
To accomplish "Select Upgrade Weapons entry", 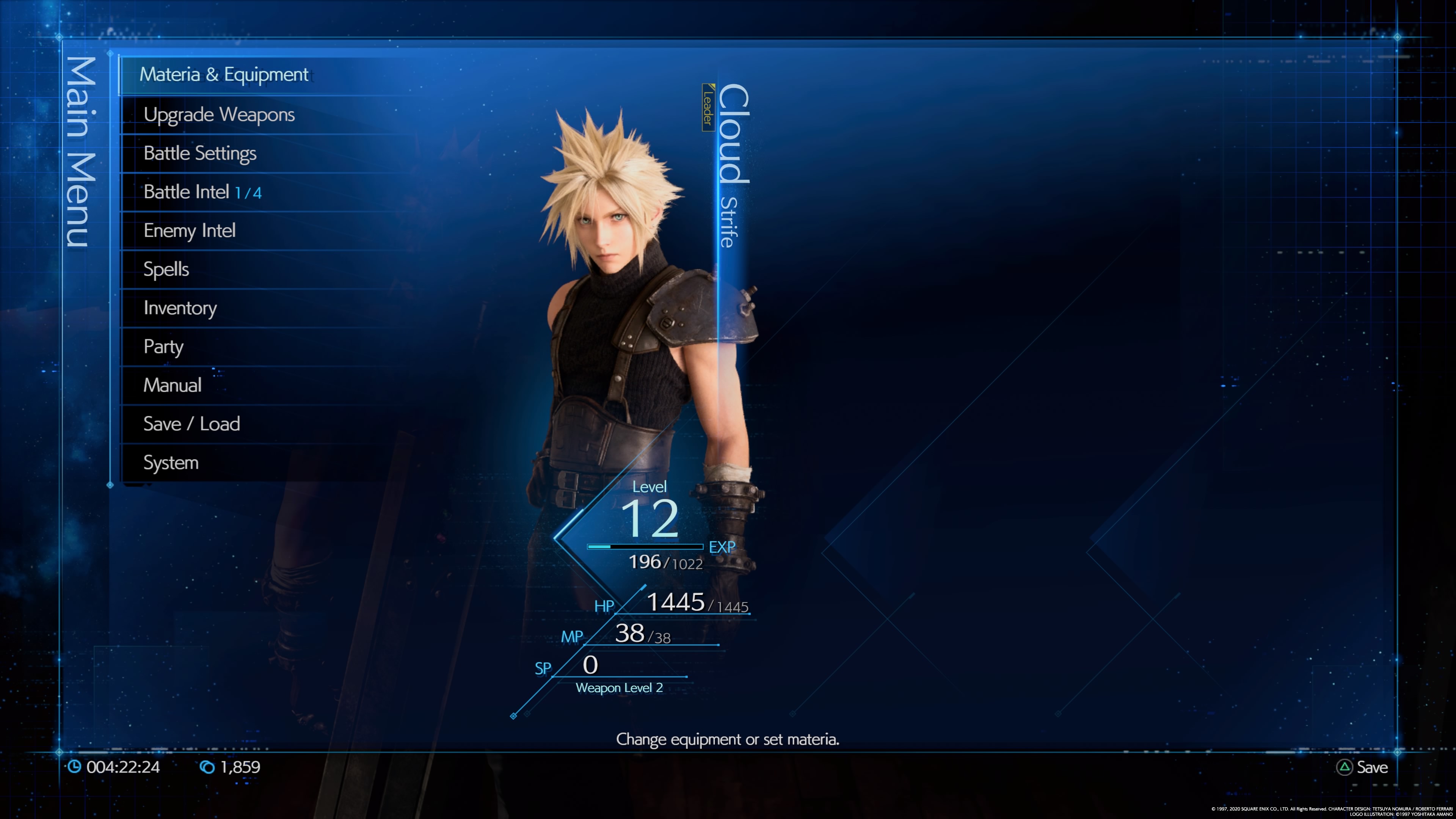I will tap(219, 115).
